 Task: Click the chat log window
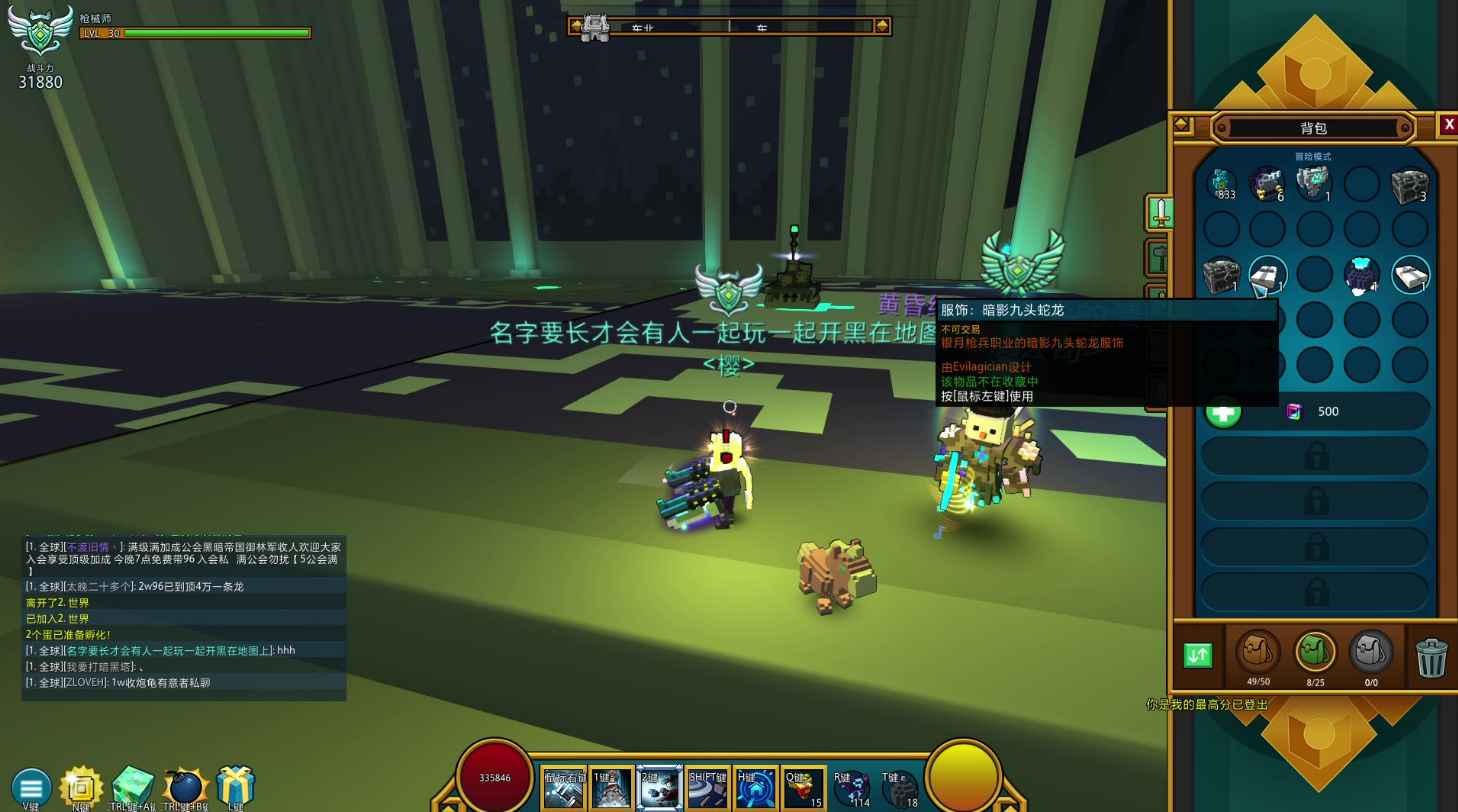point(184,618)
